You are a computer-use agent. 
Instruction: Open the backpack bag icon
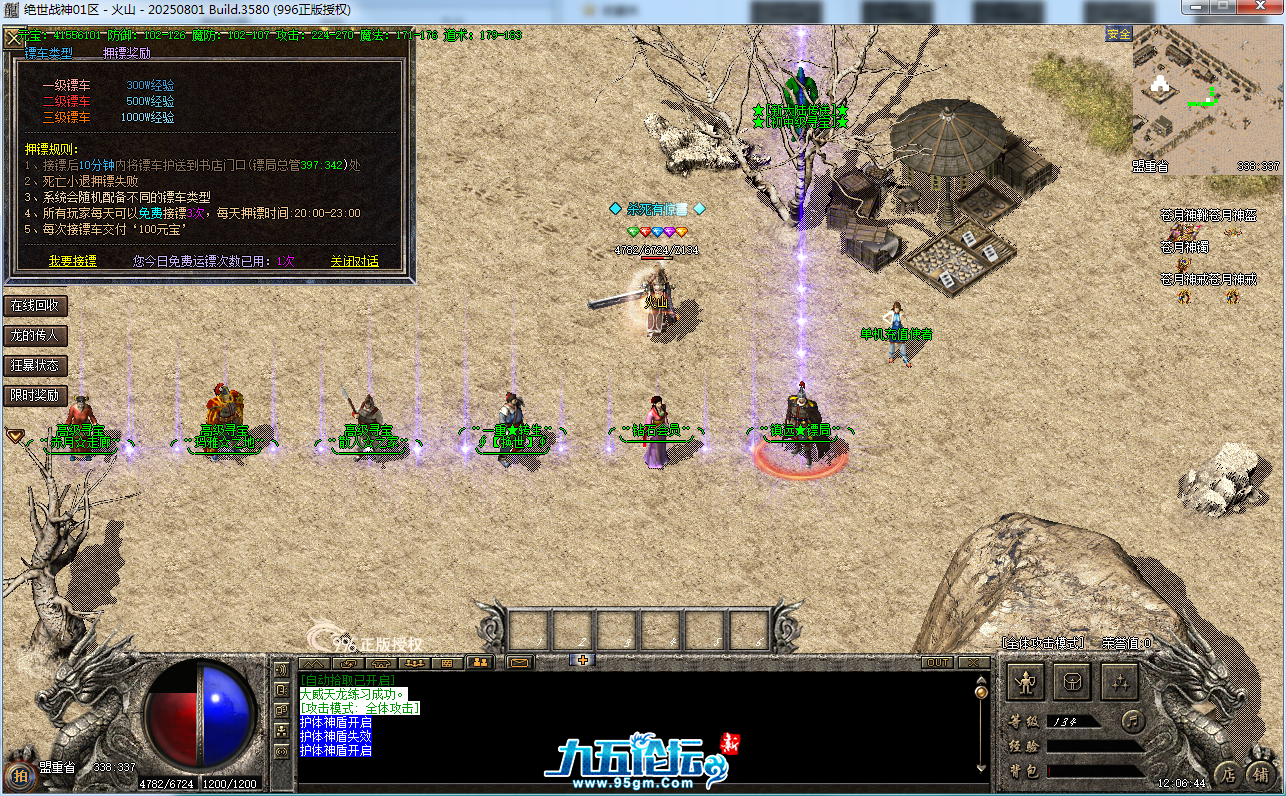pos(1072,683)
